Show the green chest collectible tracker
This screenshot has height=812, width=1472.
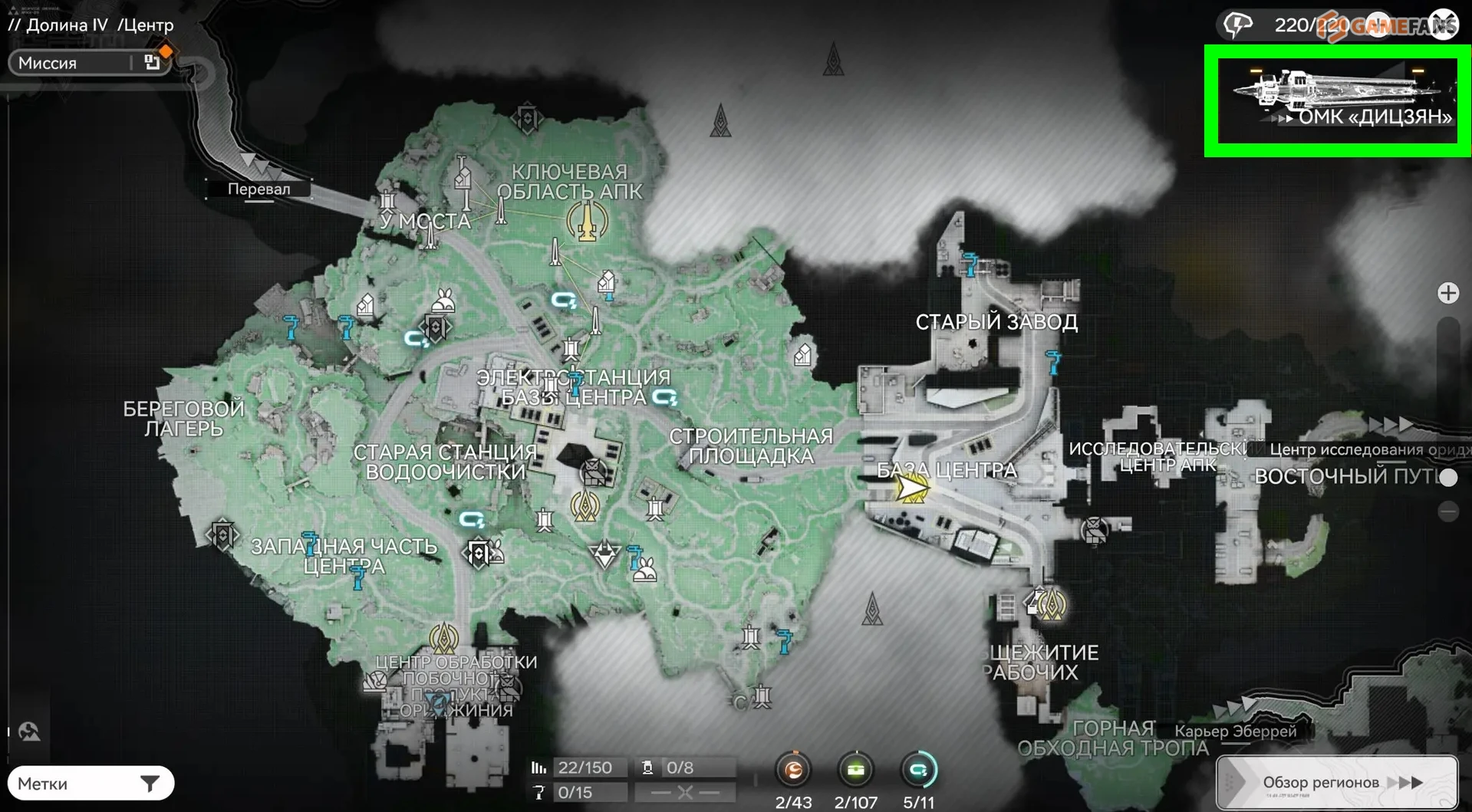855,770
